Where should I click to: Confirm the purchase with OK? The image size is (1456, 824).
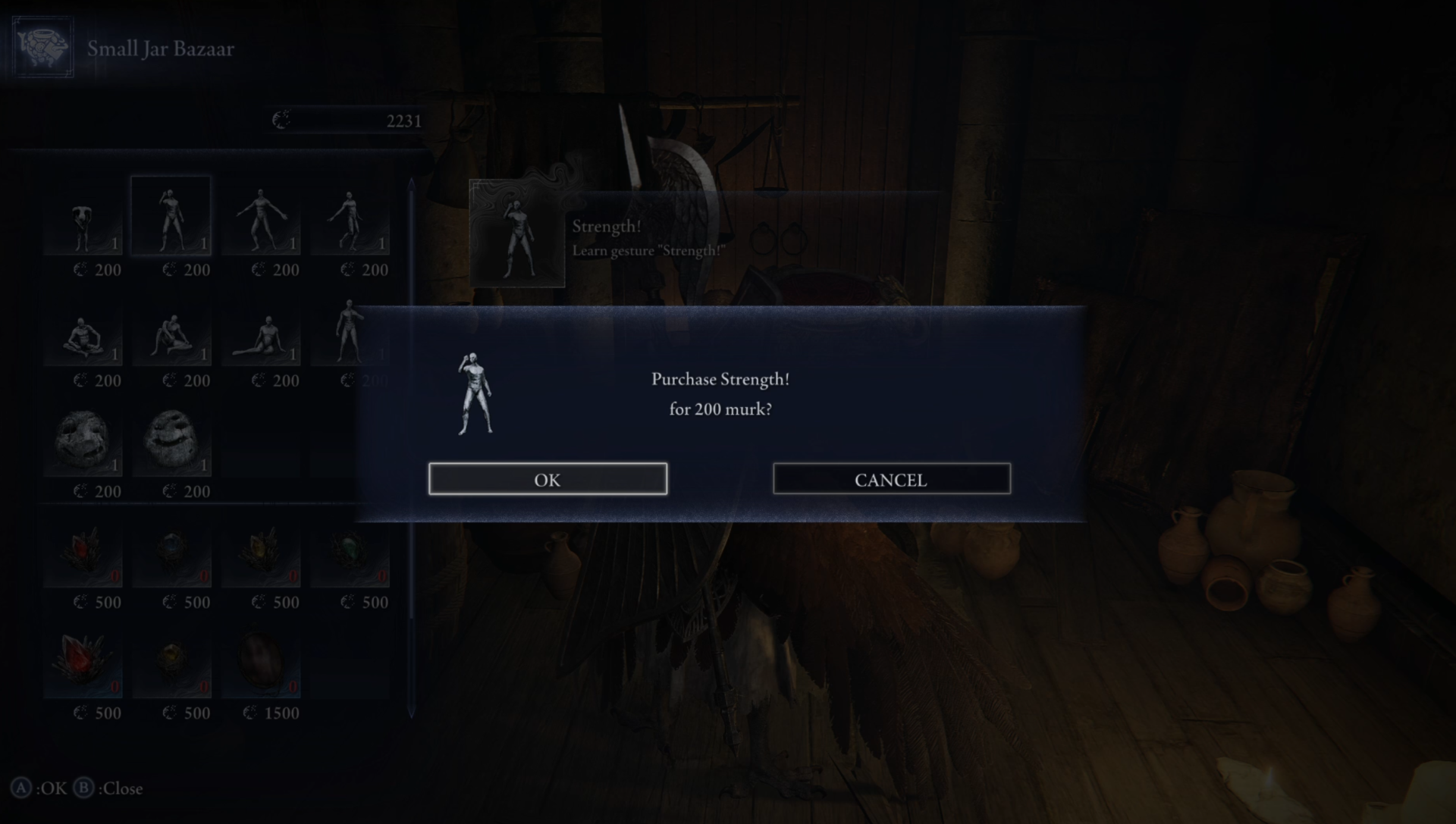point(548,479)
